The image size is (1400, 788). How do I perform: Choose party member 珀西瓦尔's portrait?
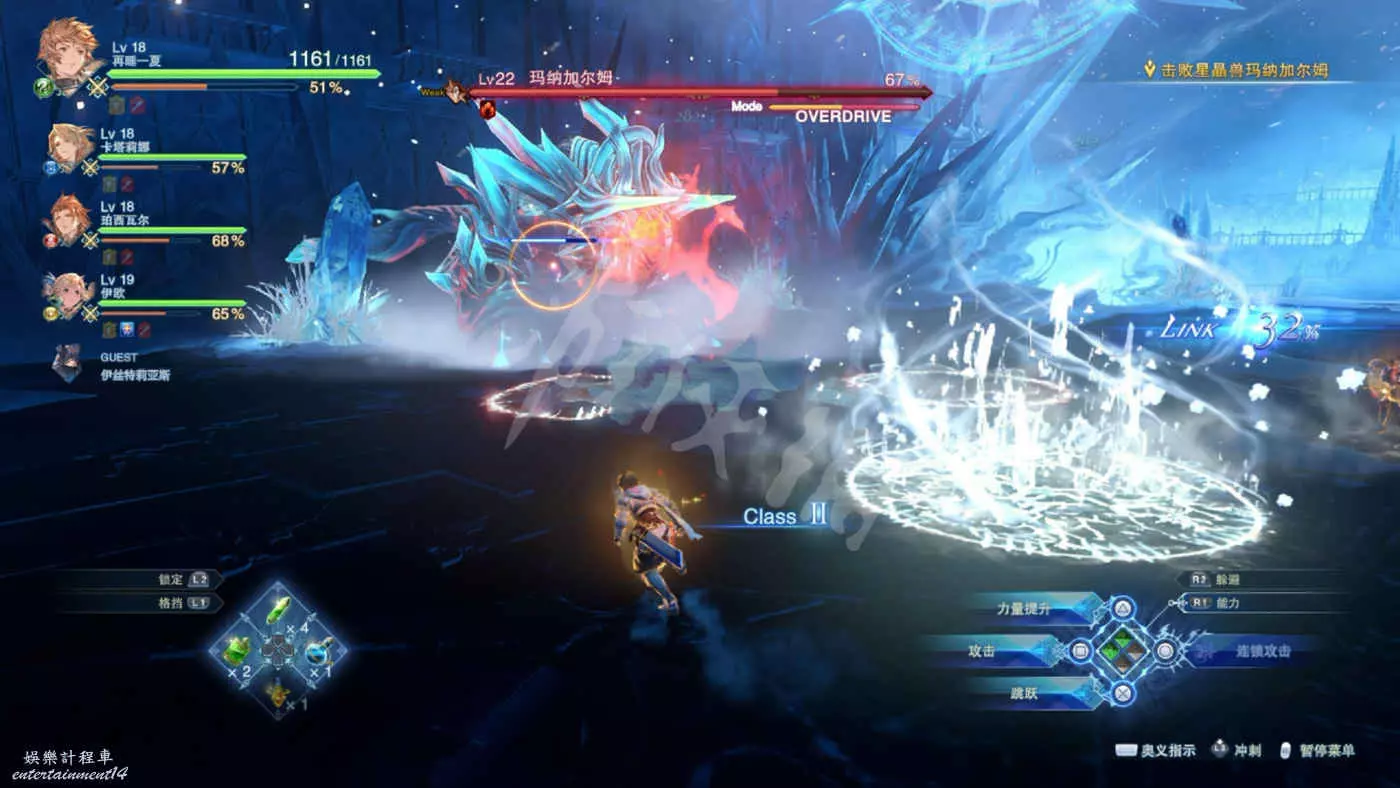(x=69, y=219)
